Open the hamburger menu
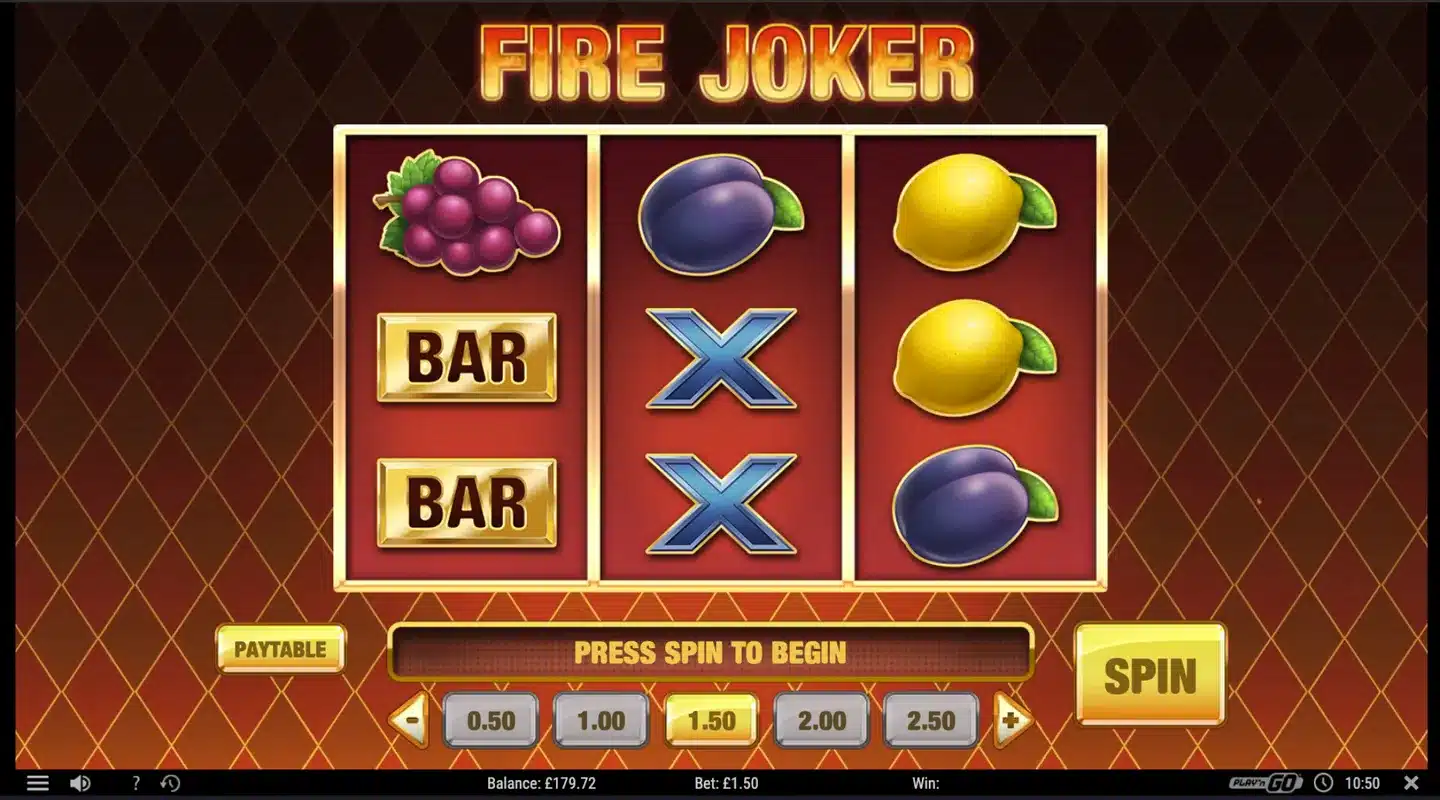The height and width of the screenshot is (800, 1440). click(37, 783)
